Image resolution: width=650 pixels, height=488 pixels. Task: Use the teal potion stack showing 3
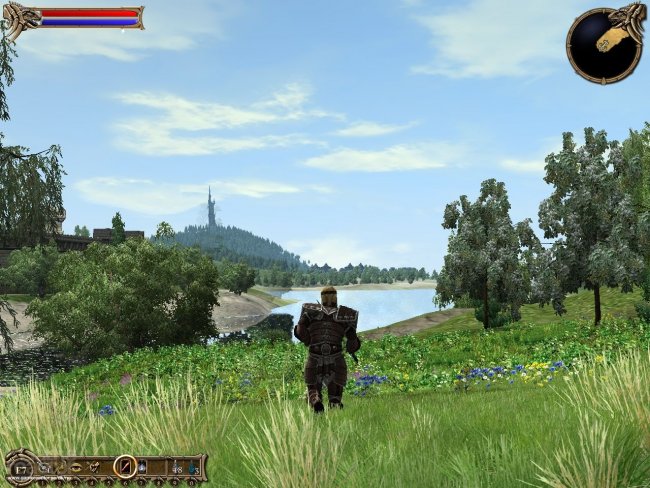point(193,468)
